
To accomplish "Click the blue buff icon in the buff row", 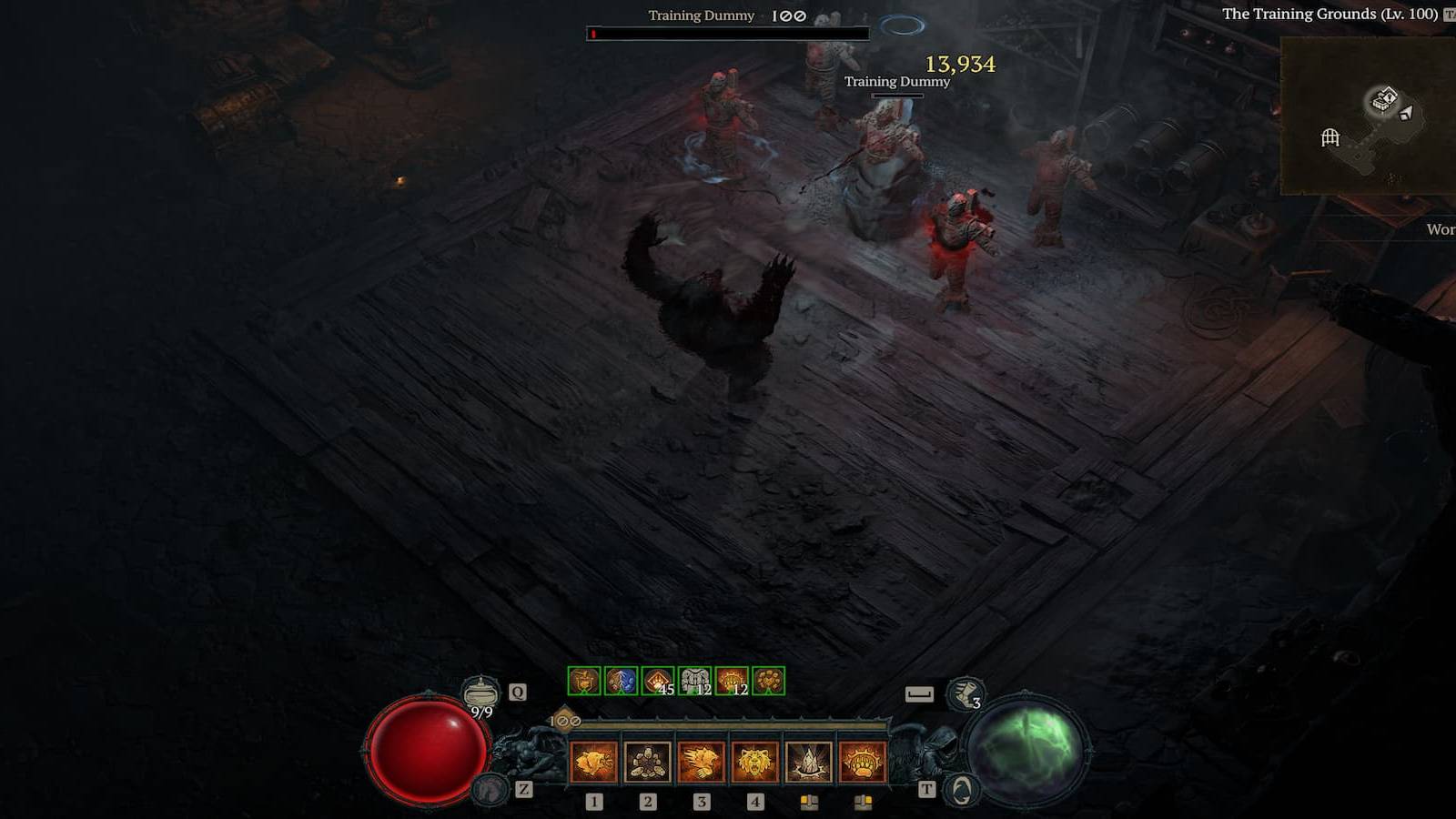I will 622,681.
